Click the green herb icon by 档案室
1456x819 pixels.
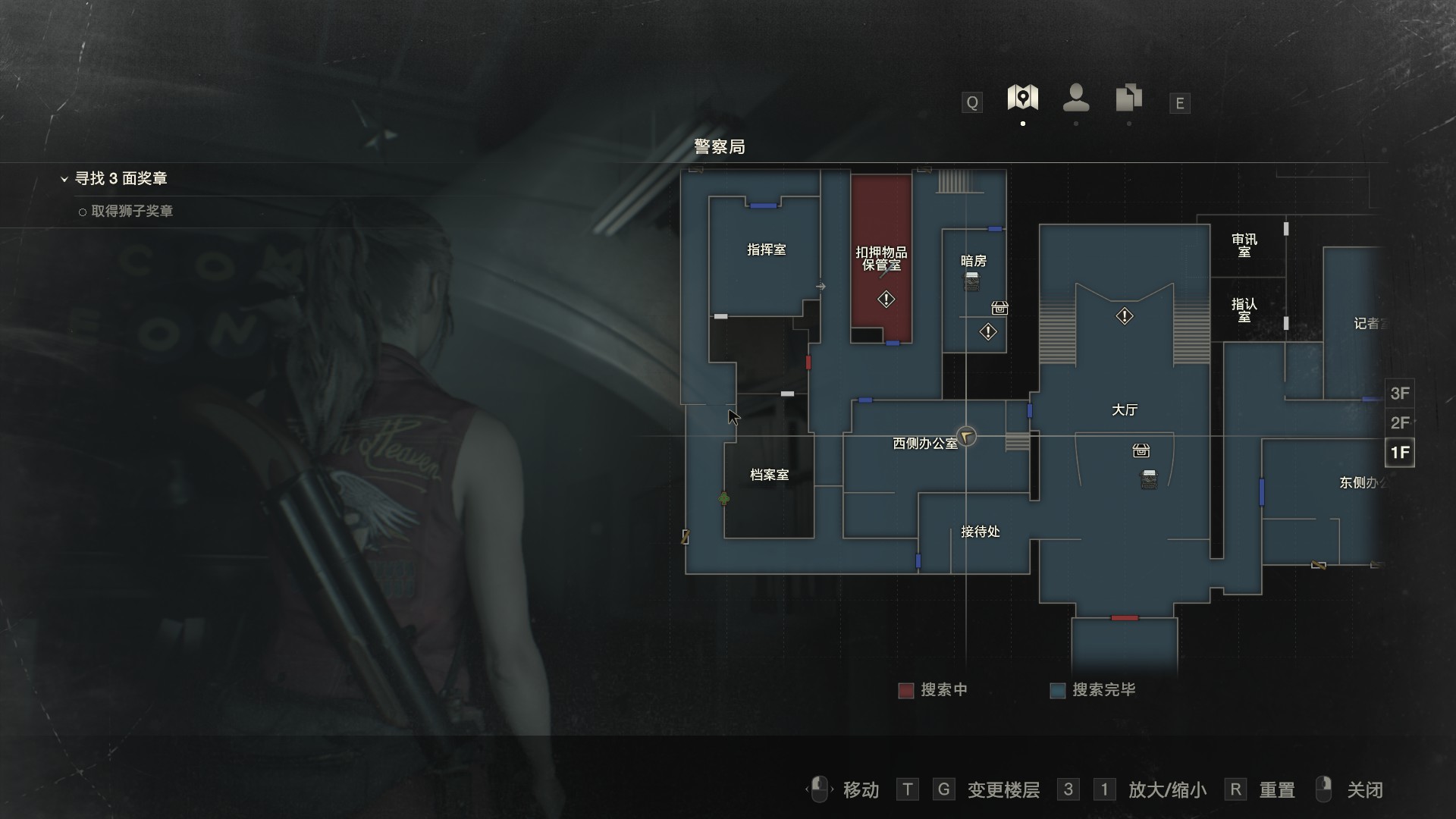(723, 498)
